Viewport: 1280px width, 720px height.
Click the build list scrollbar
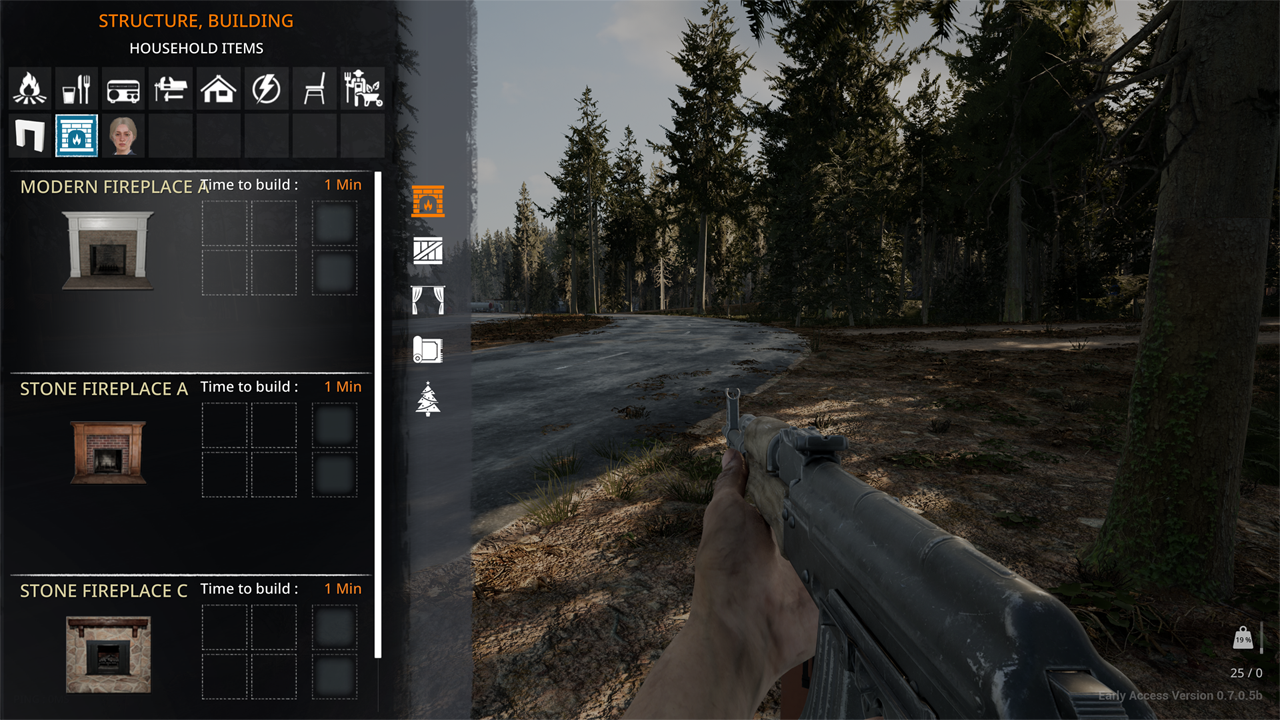click(x=378, y=415)
